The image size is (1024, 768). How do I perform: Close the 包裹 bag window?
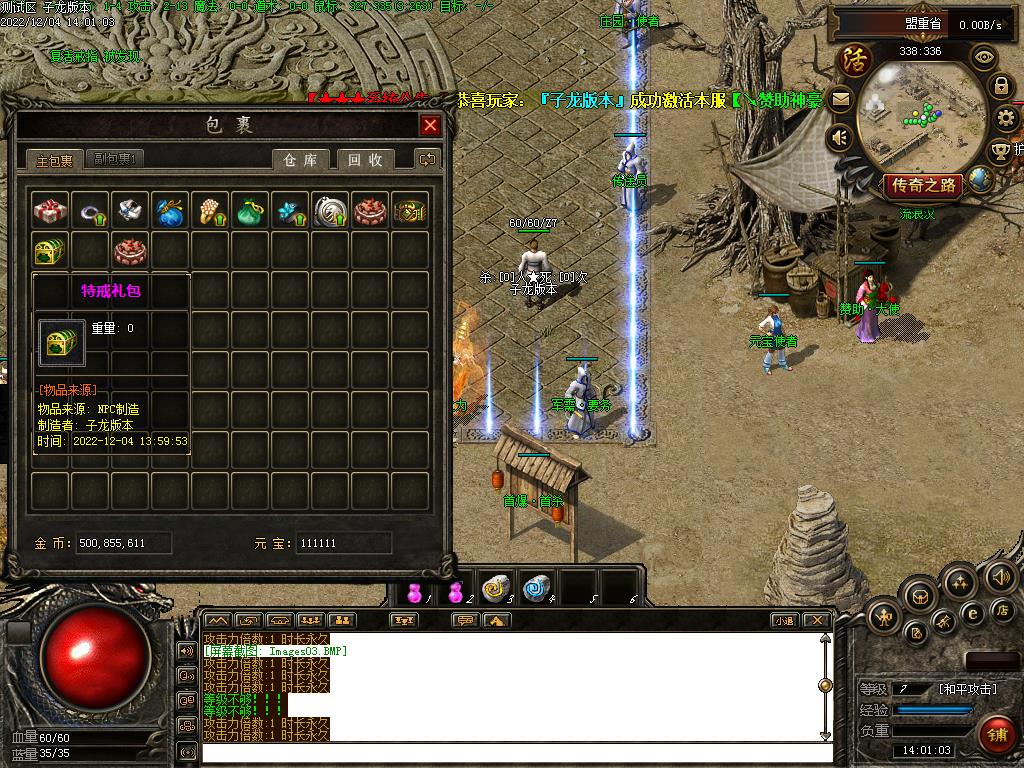click(430, 125)
